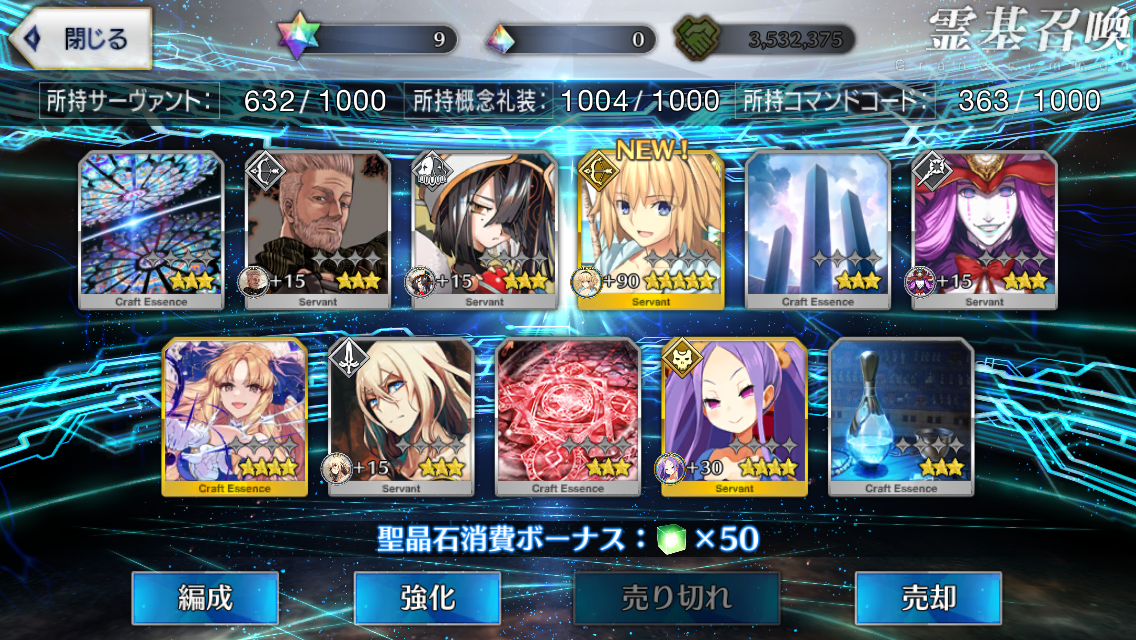Image resolution: width=1136 pixels, height=640 pixels.
Task: Open the 編成 formation menu
Action: tap(205, 598)
